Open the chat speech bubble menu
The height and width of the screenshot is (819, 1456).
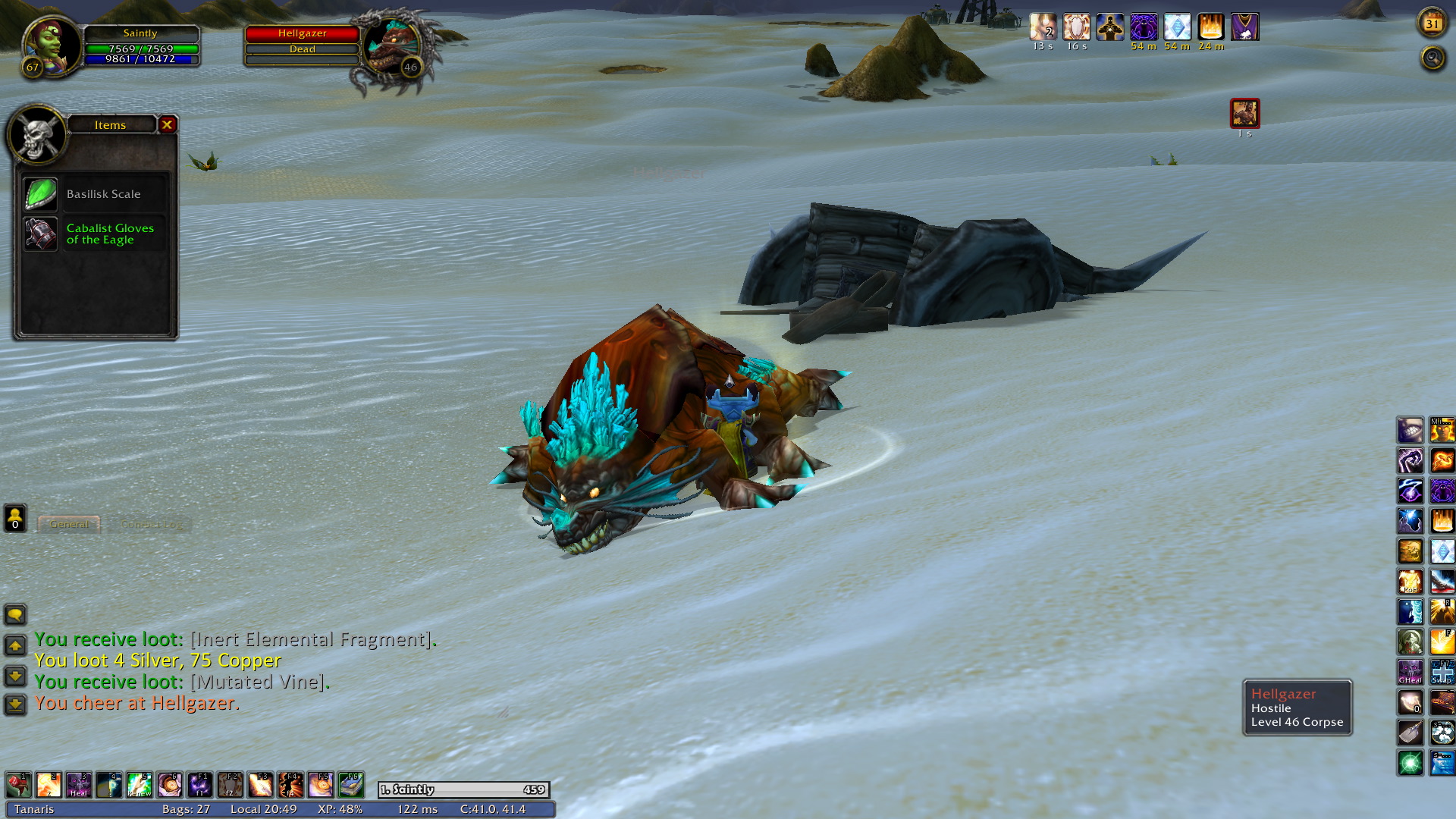tap(15, 614)
